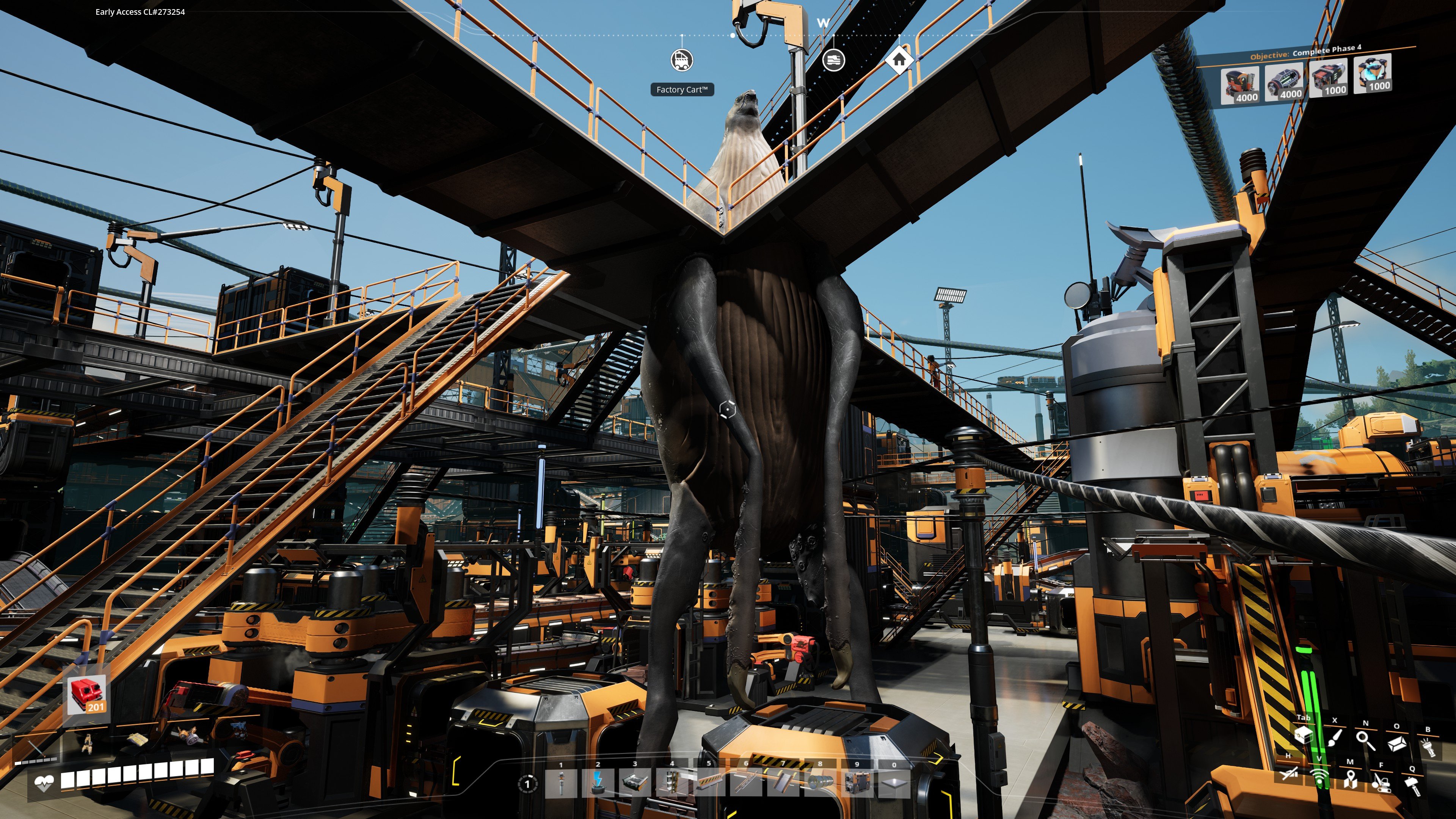
Task: Select the red equipped item slot showing 201
Action: coord(86,694)
